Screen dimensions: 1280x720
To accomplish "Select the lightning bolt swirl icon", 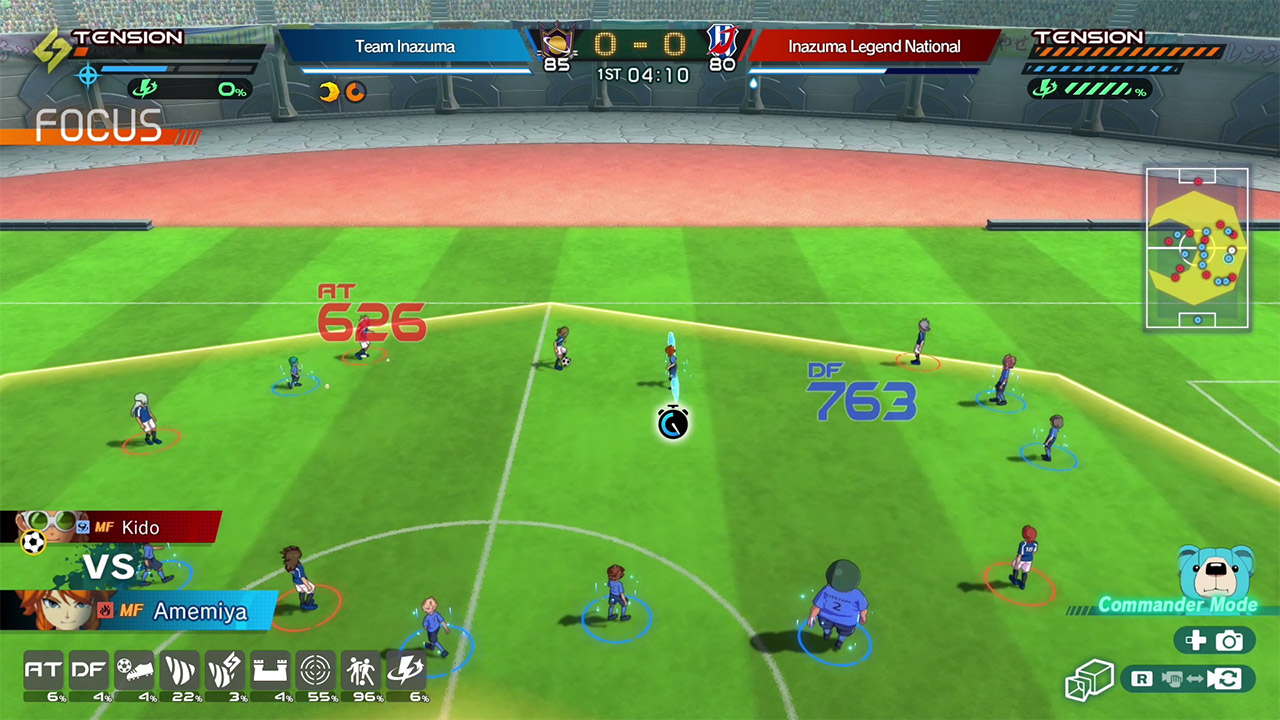I will tap(407, 670).
